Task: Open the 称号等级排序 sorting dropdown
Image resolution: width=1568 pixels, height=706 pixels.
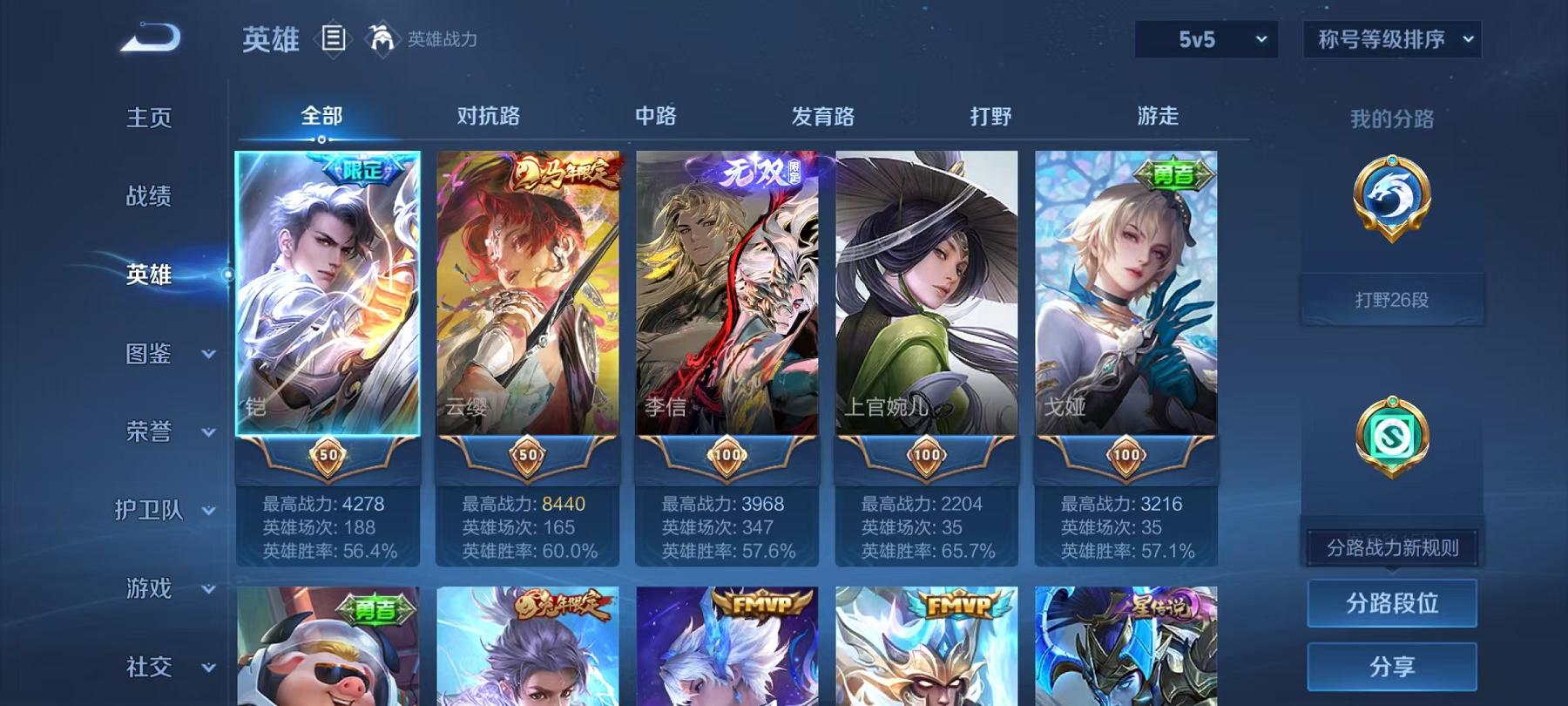Action: pyautogui.click(x=1391, y=39)
